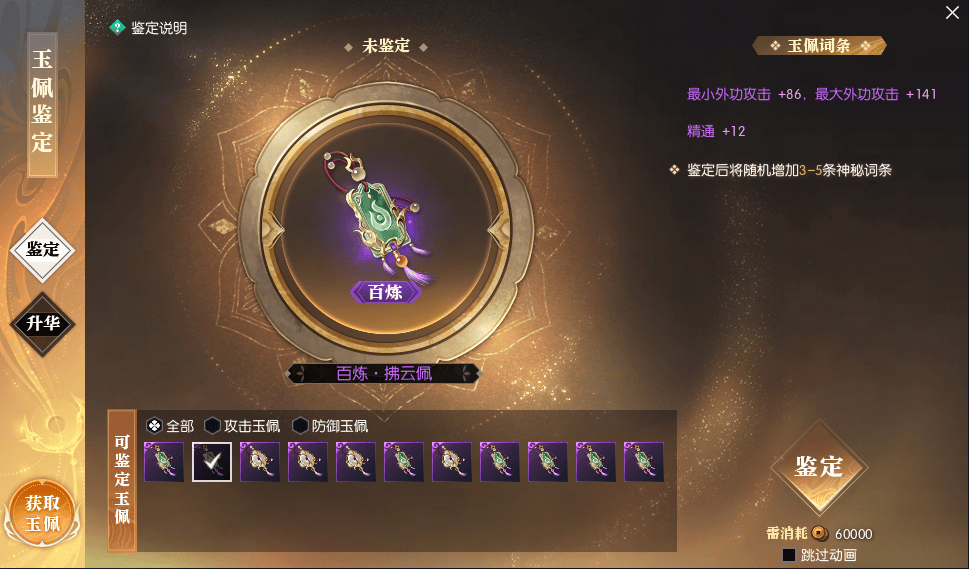Screen dimensions: 969x569
Task: Toggle the 跳过动画 checkbox
Action: 789,555
